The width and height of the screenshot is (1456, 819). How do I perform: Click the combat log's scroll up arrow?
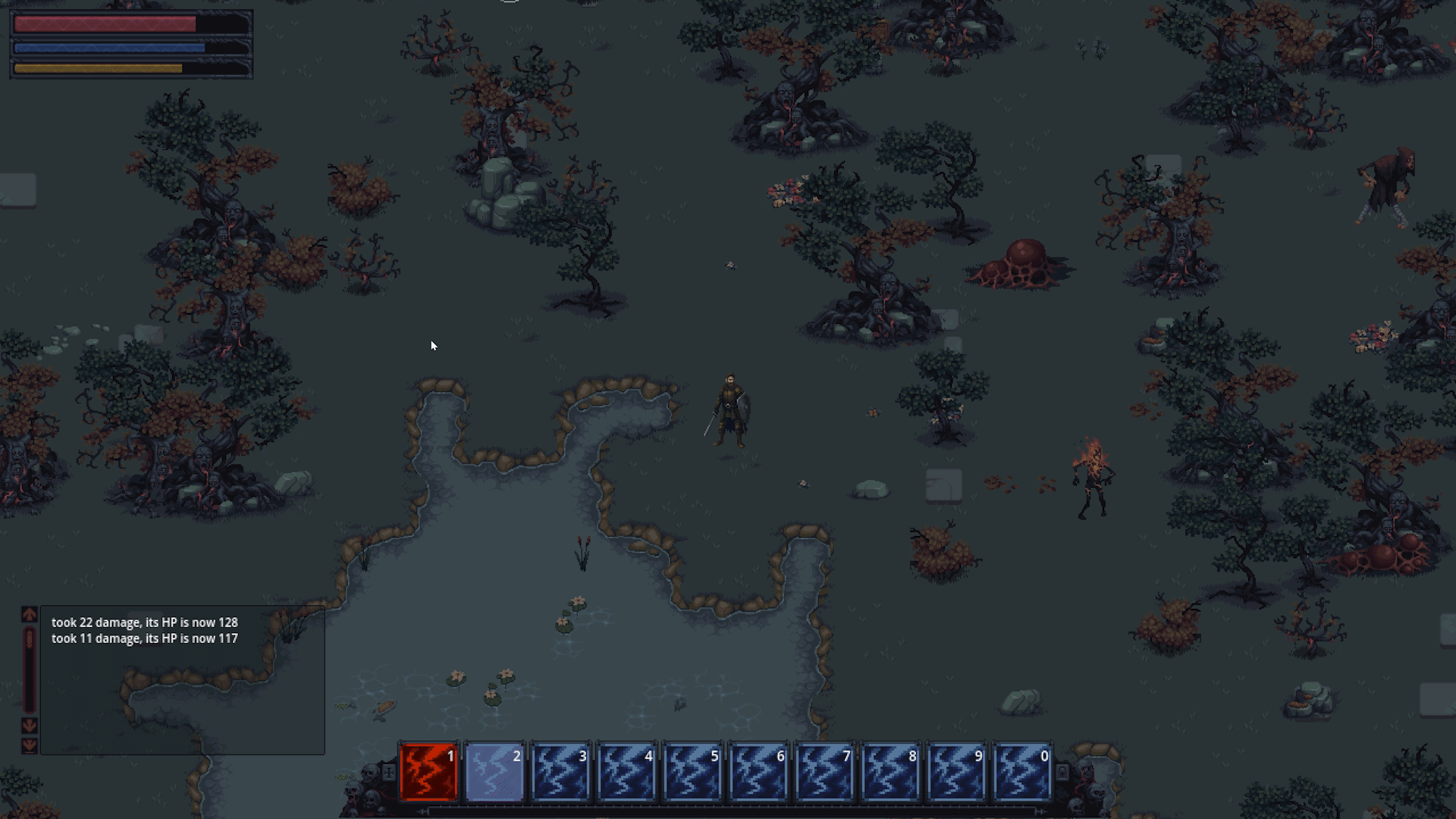point(30,614)
